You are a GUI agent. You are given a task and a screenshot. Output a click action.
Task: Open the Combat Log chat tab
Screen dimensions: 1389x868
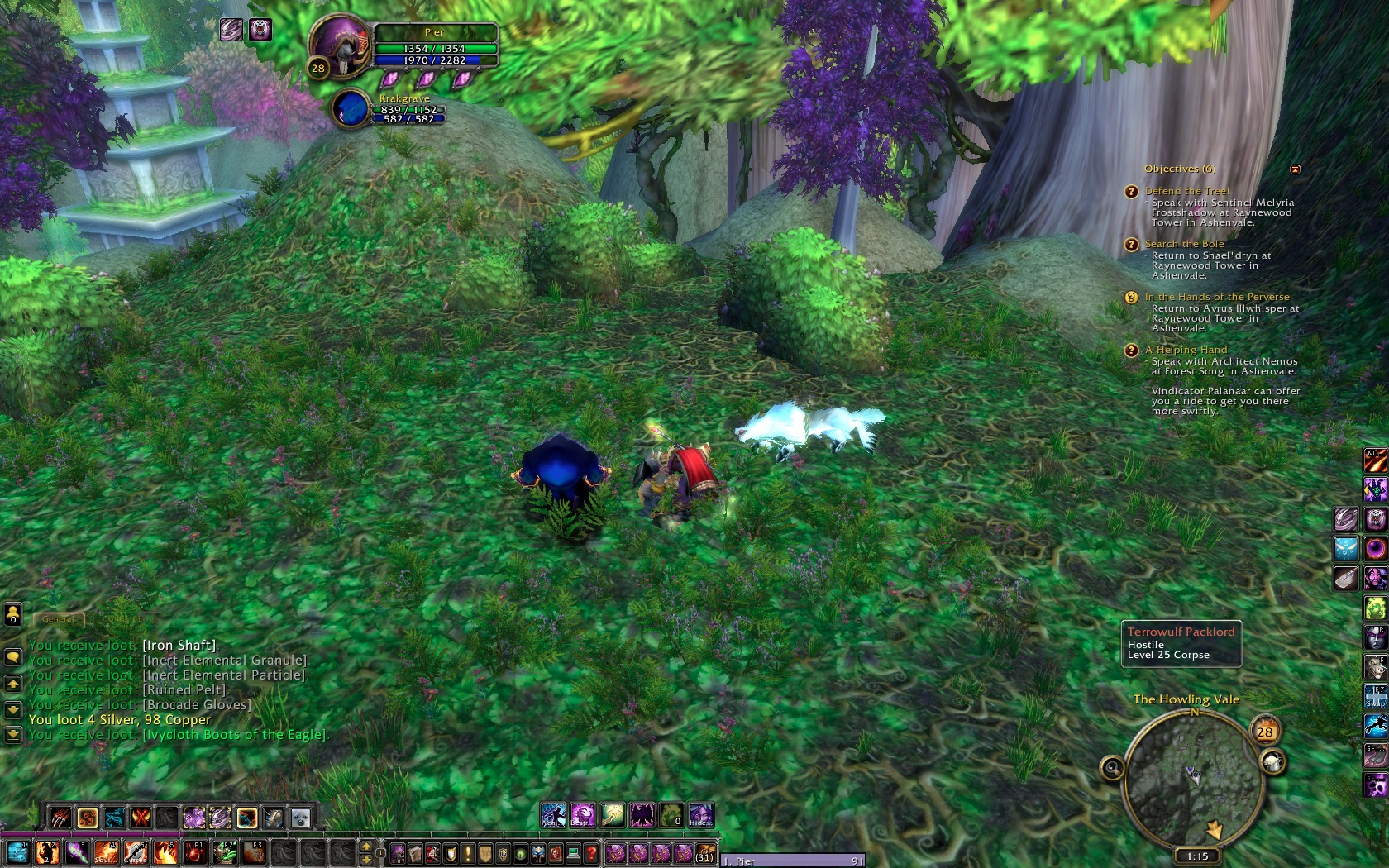pos(128,618)
